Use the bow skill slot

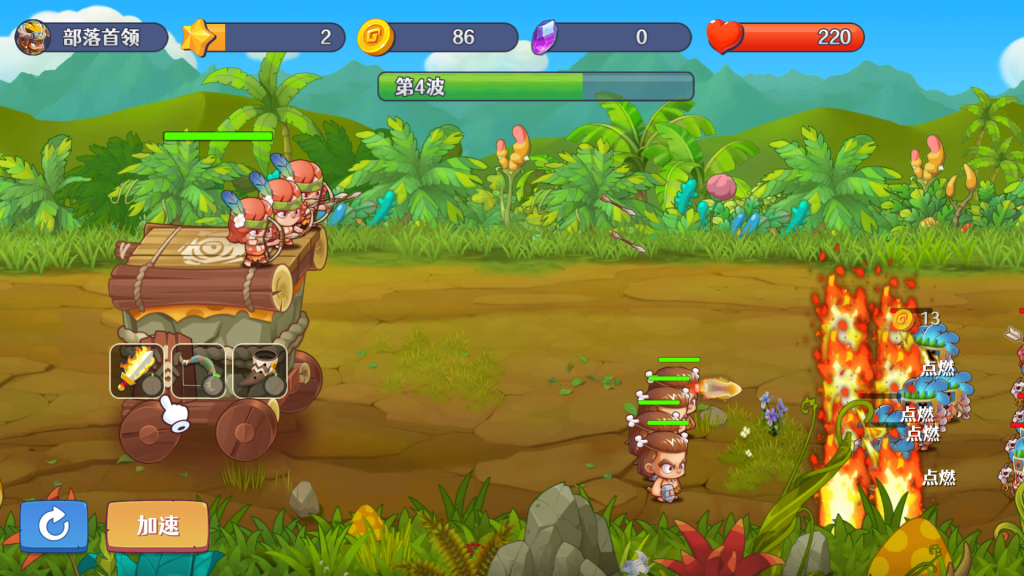[x=198, y=371]
